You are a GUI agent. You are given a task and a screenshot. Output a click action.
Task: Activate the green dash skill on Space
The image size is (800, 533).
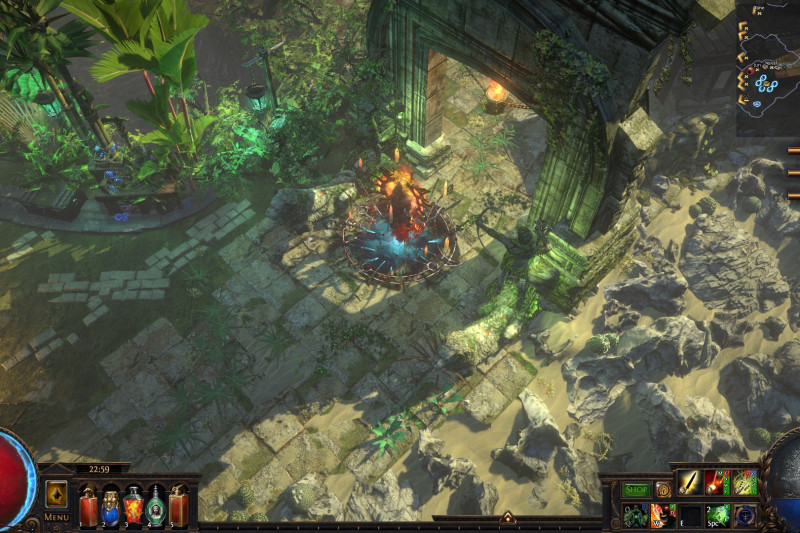click(716, 514)
